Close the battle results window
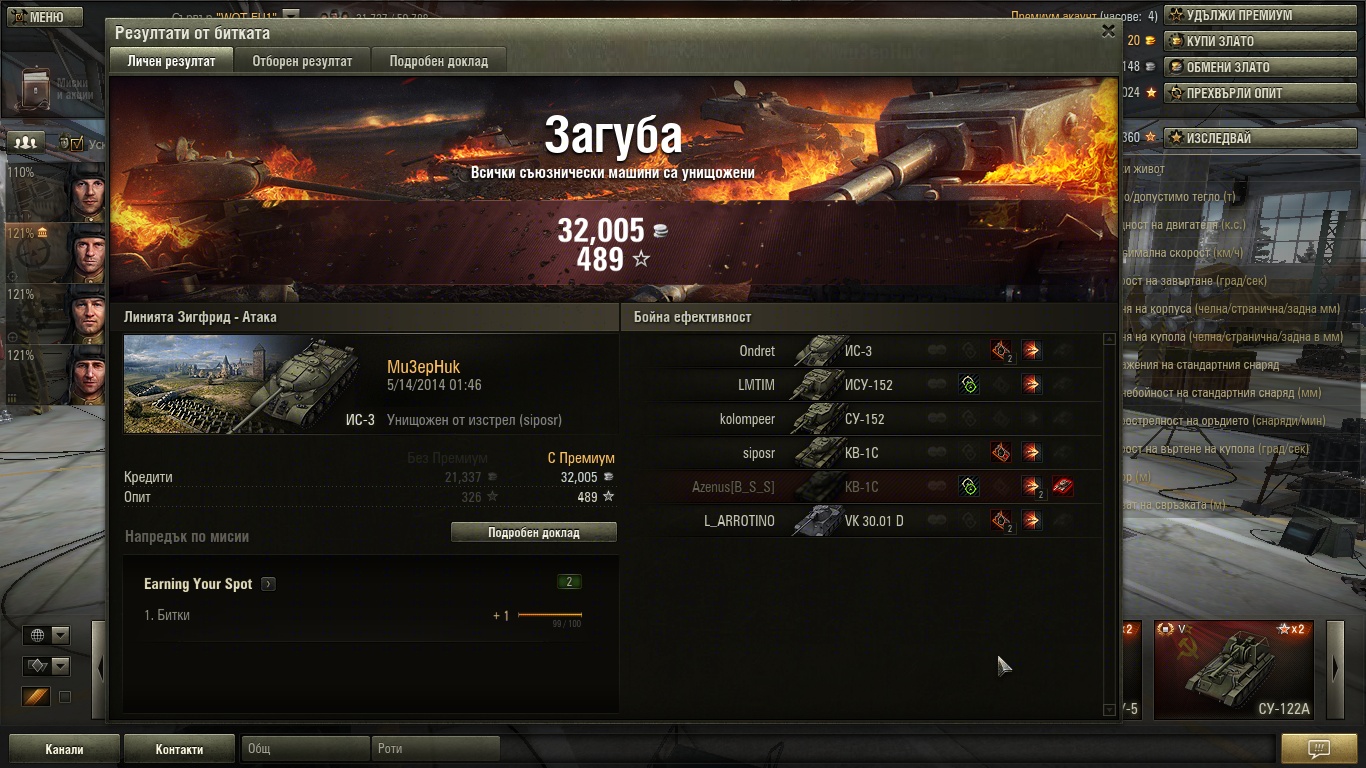 [x=1108, y=31]
